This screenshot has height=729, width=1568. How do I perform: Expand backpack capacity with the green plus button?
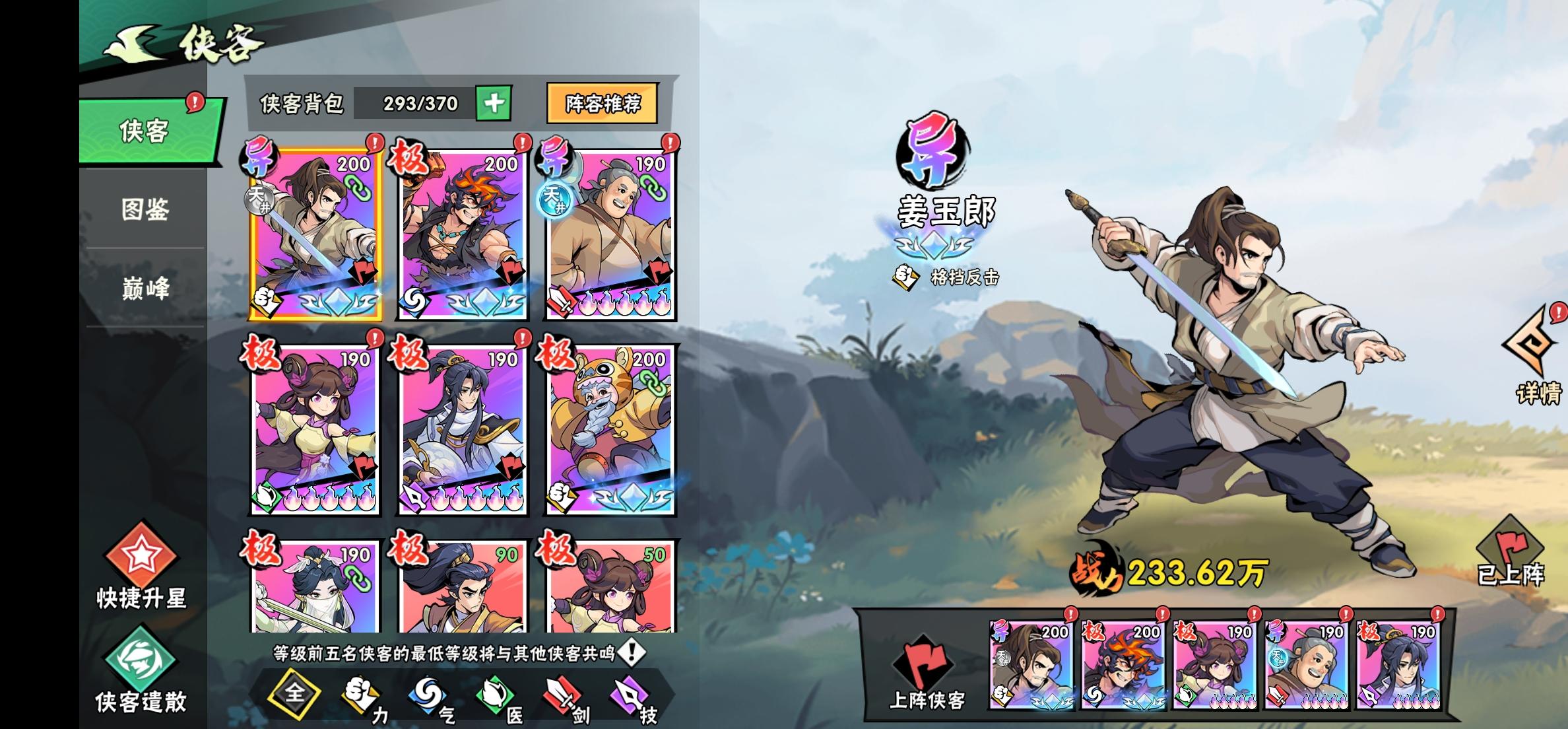(x=494, y=104)
